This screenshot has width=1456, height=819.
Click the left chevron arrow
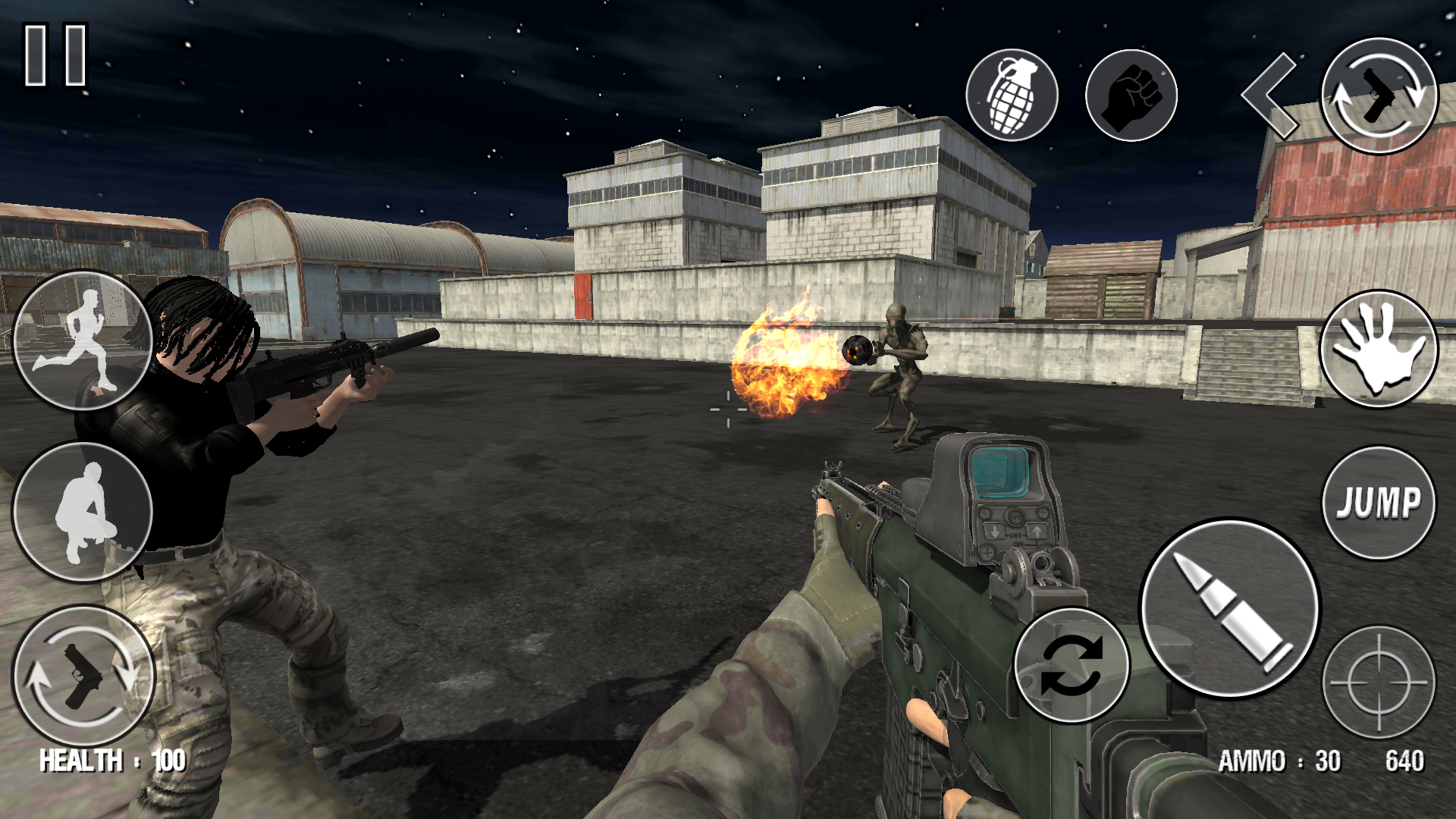point(1269,96)
